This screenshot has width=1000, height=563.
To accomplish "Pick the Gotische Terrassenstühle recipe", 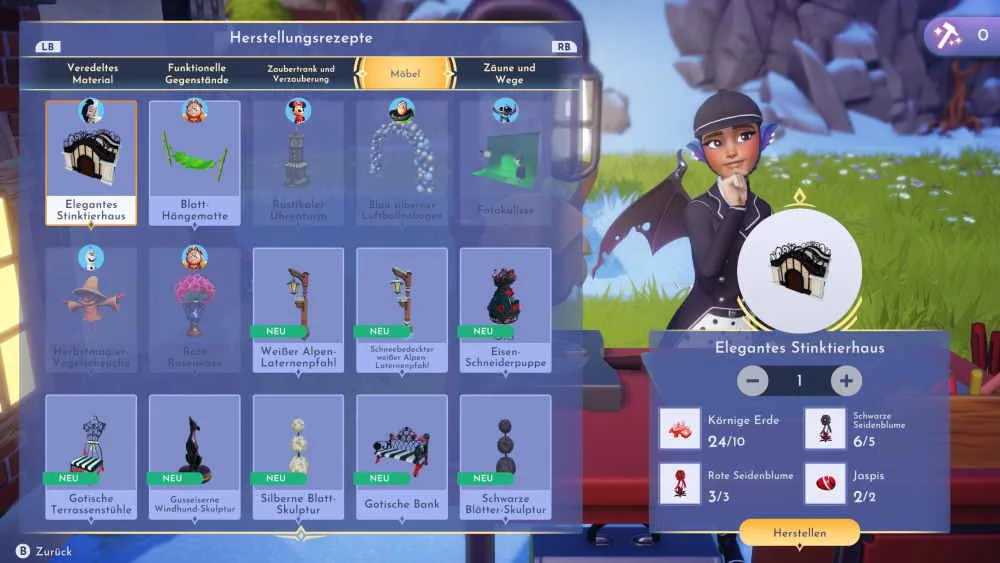I will tap(91, 456).
